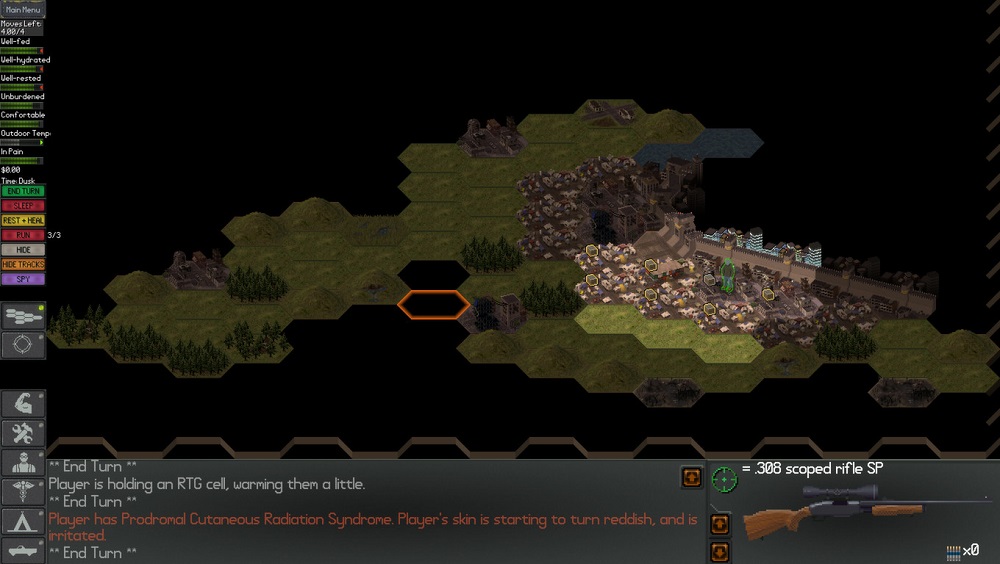Image resolution: width=1000 pixels, height=564 pixels.
Task: Expand the message log with its orange arrow
Action: click(x=691, y=477)
